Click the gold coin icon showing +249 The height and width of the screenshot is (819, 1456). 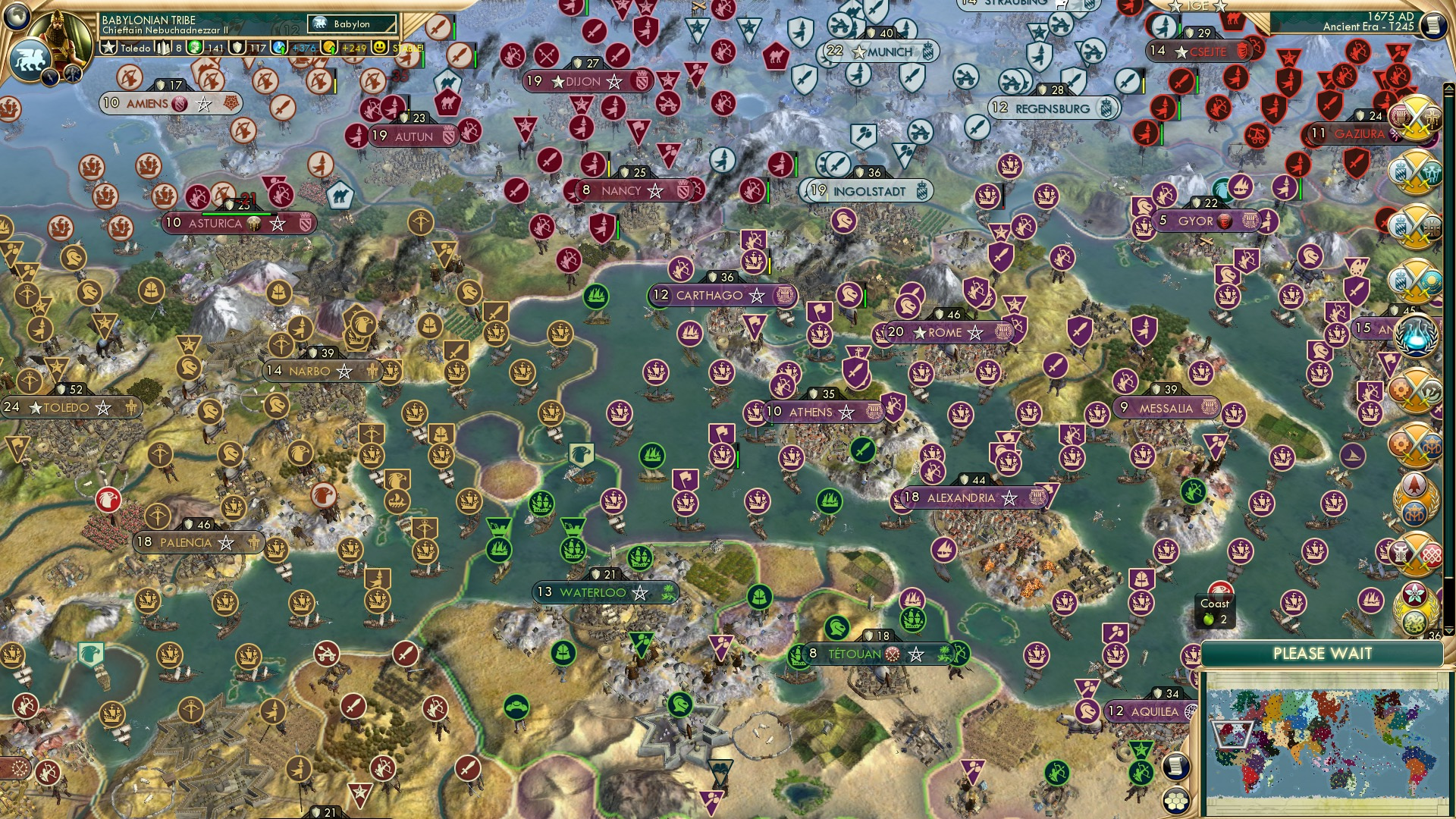click(330, 48)
